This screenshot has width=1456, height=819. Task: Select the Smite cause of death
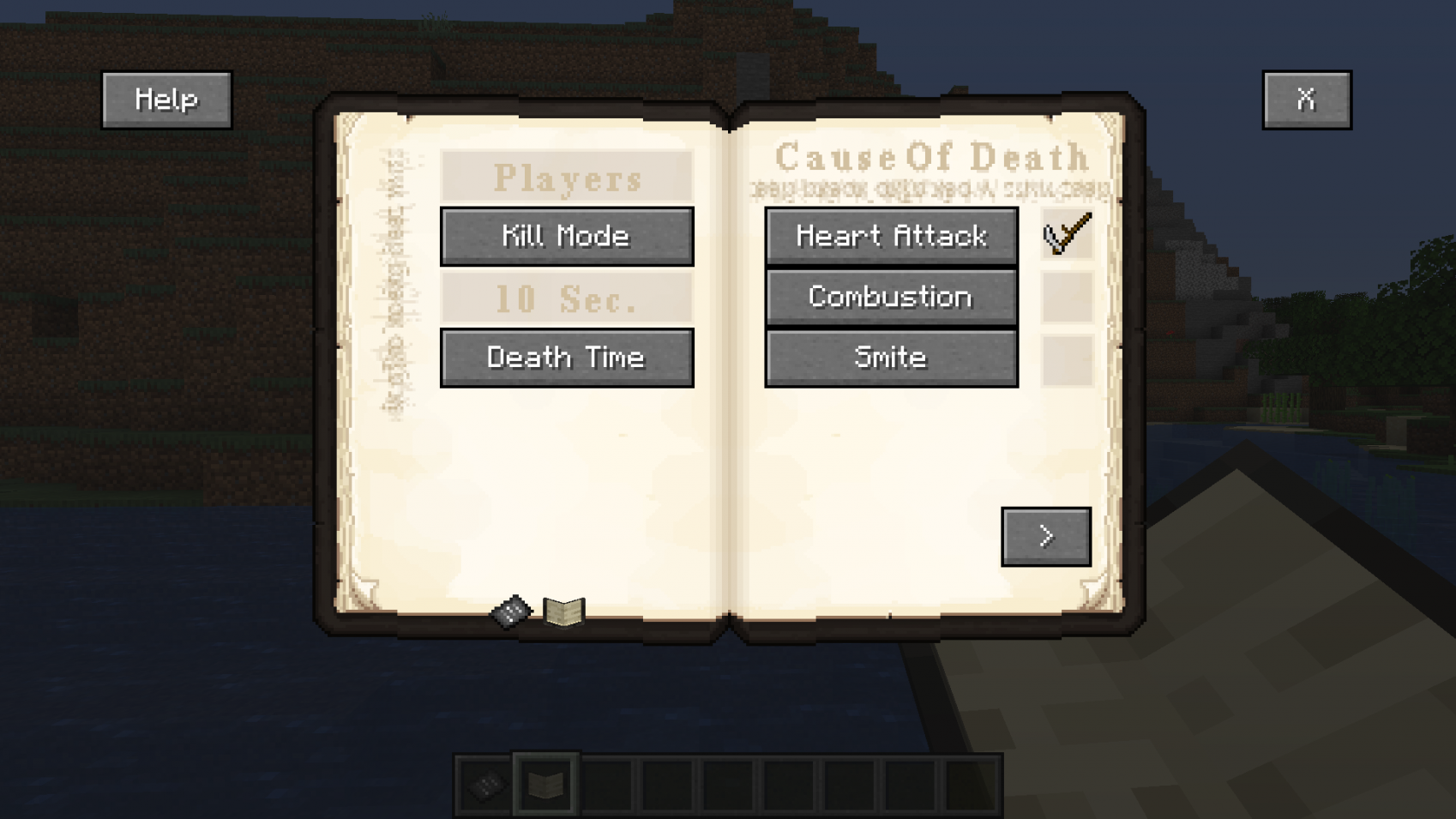[x=890, y=357]
